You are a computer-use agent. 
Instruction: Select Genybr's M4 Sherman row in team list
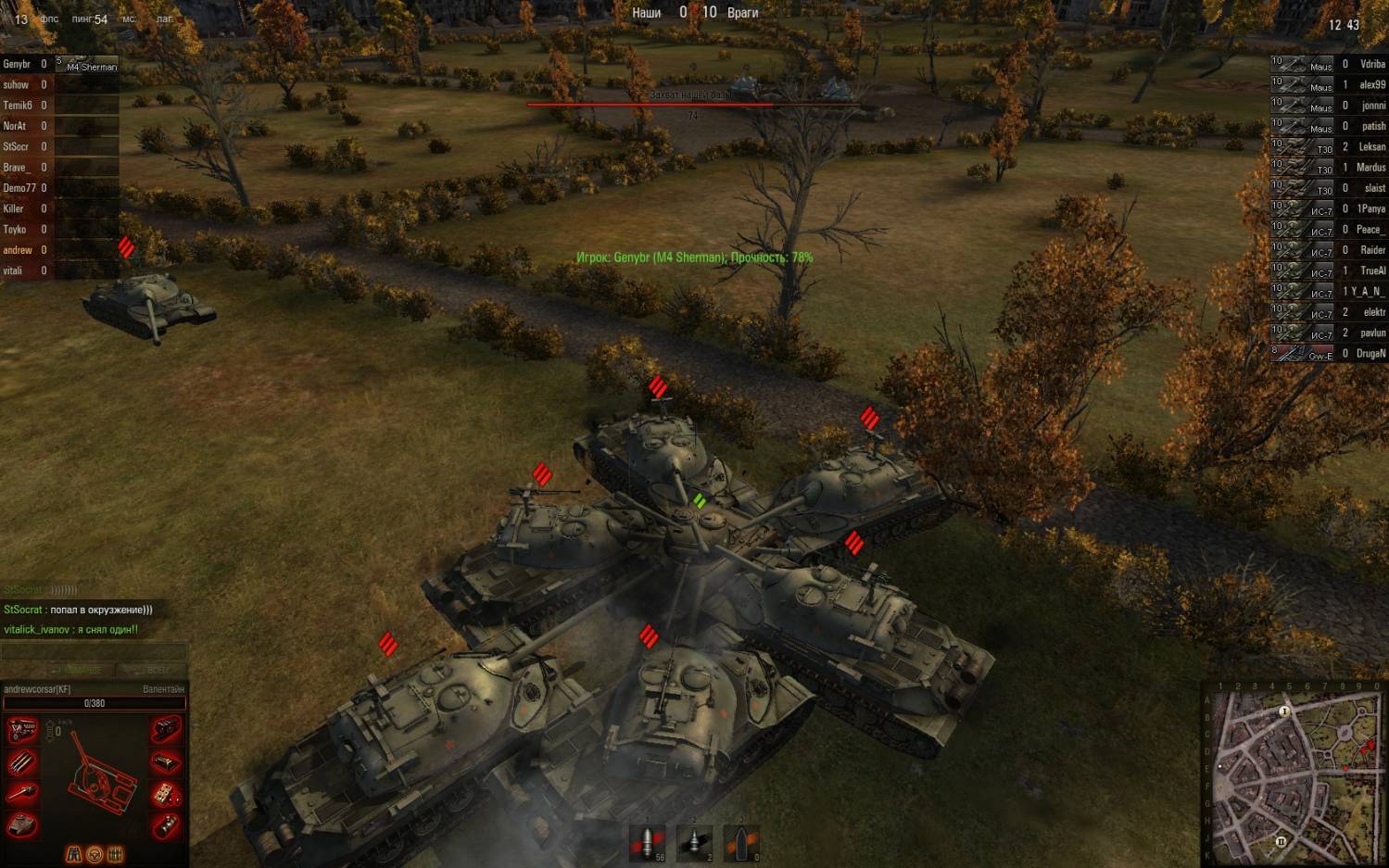coord(59,65)
